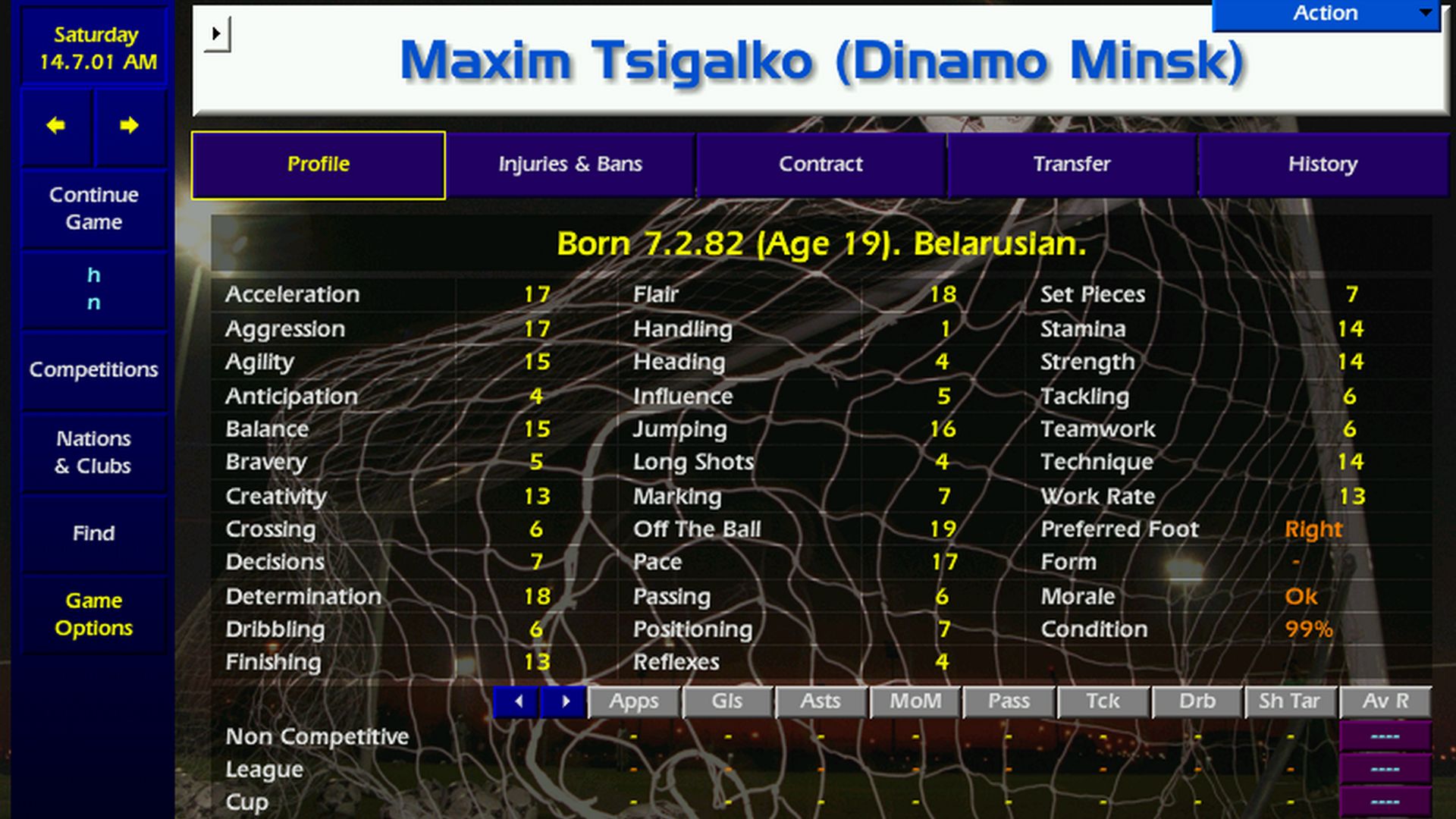Click the Apps statistics column header

pyautogui.click(x=634, y=701)
